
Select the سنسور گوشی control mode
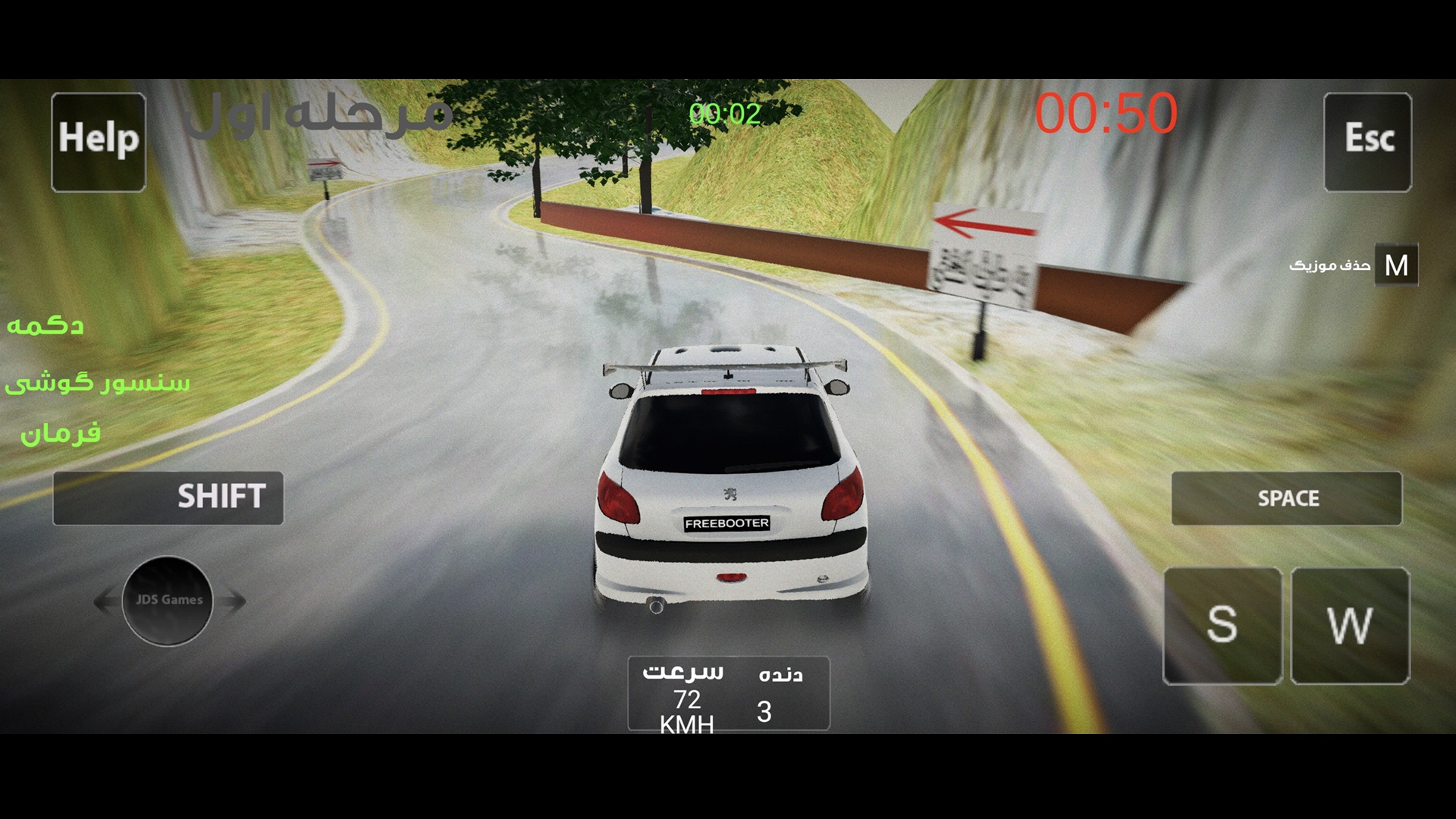coord(97,383)
